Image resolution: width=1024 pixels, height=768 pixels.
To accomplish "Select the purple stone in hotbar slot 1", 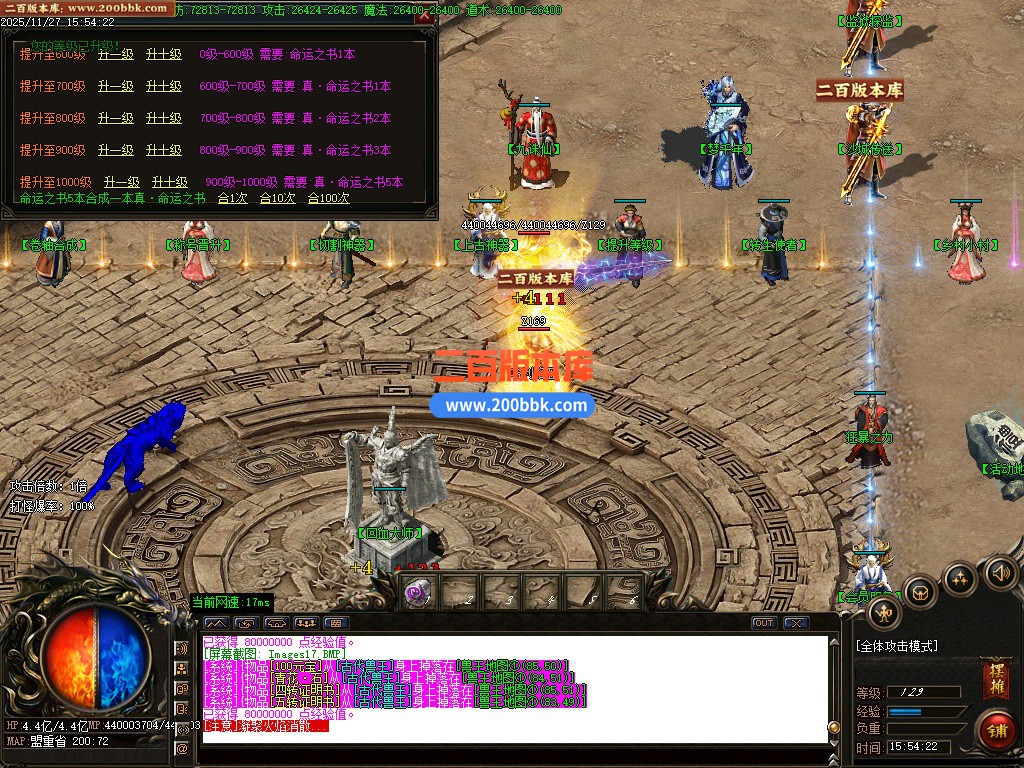I will click(x=418, y=593).
